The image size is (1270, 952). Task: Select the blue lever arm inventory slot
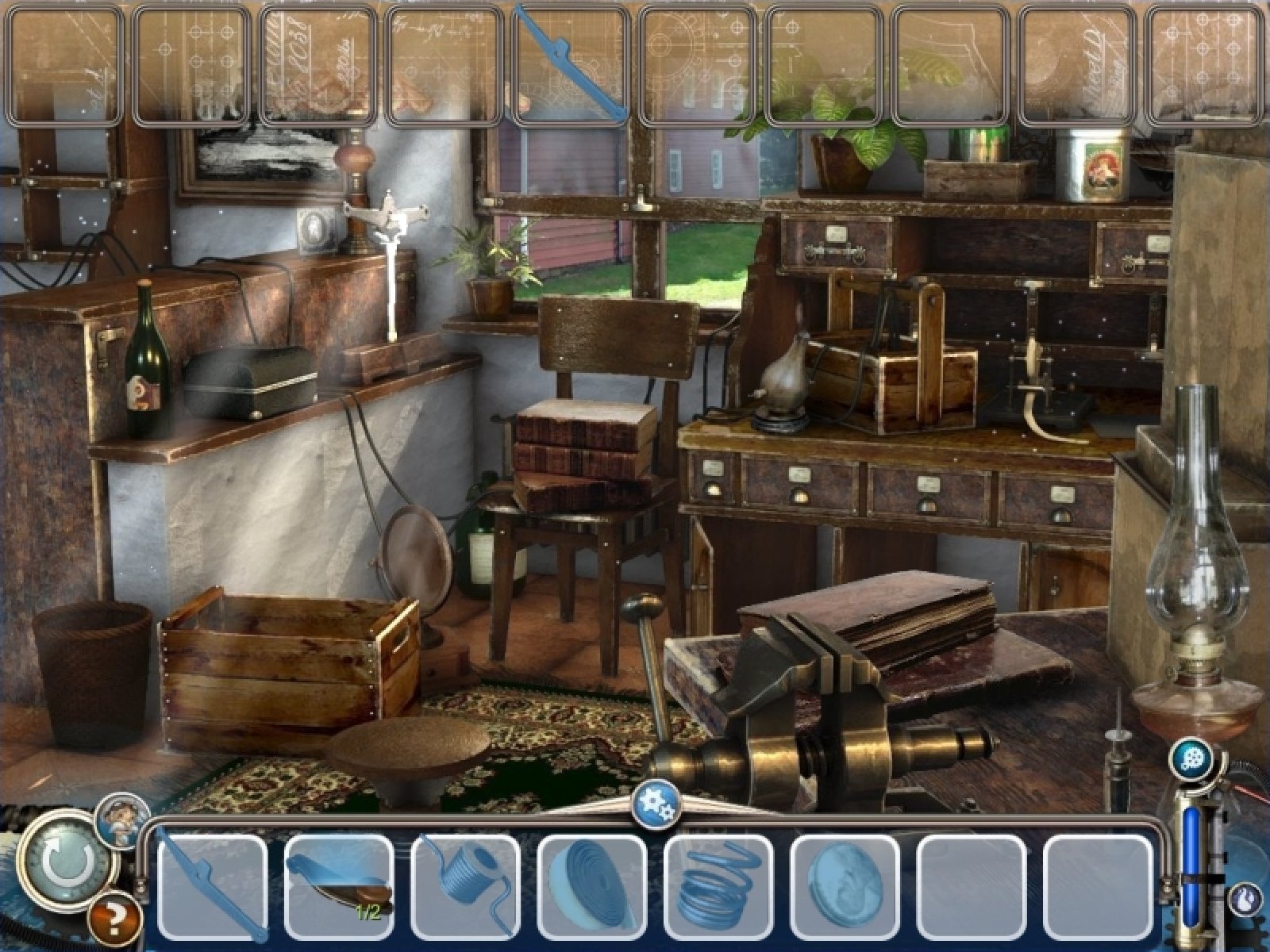point(213,887)
